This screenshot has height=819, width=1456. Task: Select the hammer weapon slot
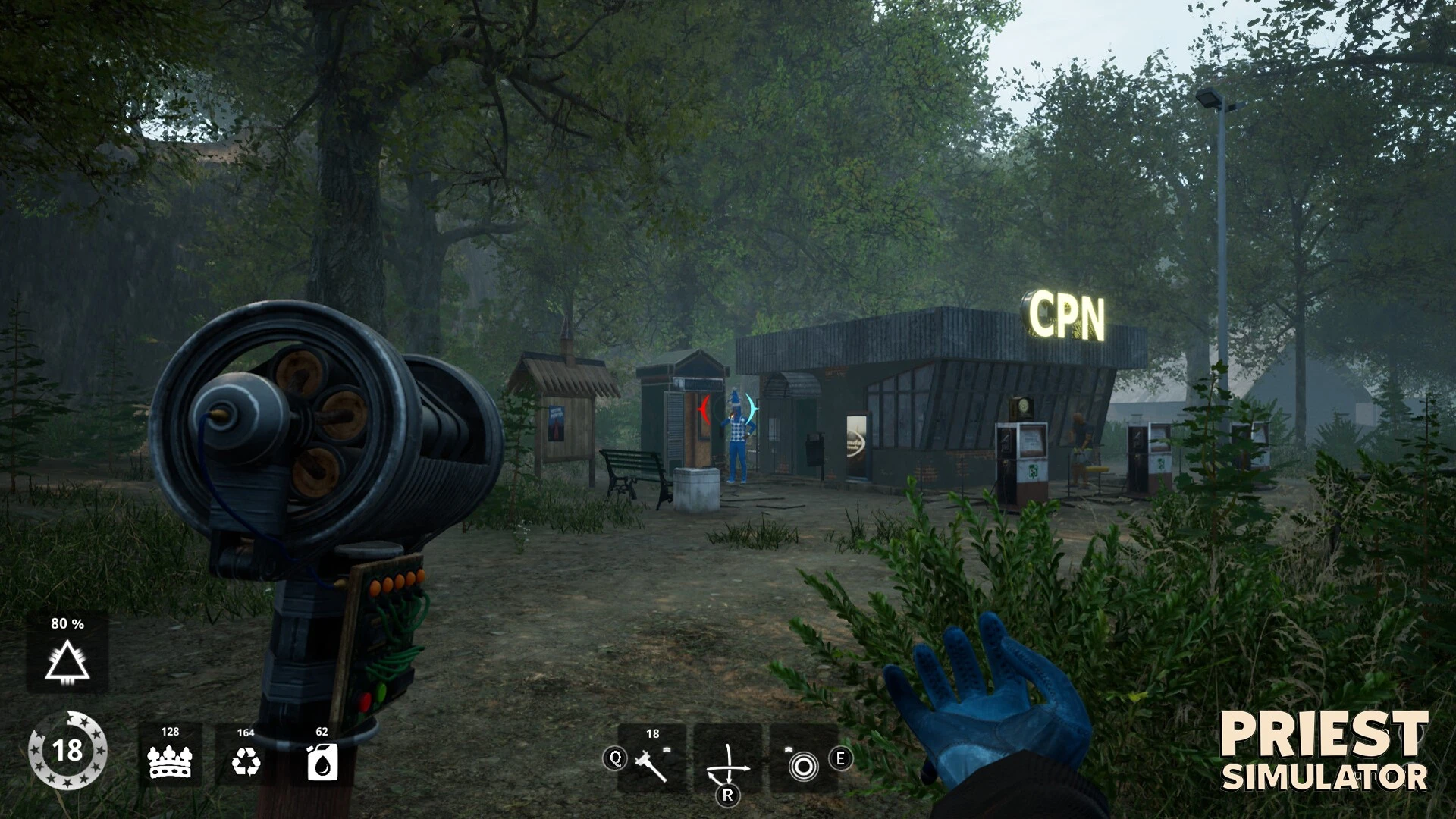(x=652, y=761)
